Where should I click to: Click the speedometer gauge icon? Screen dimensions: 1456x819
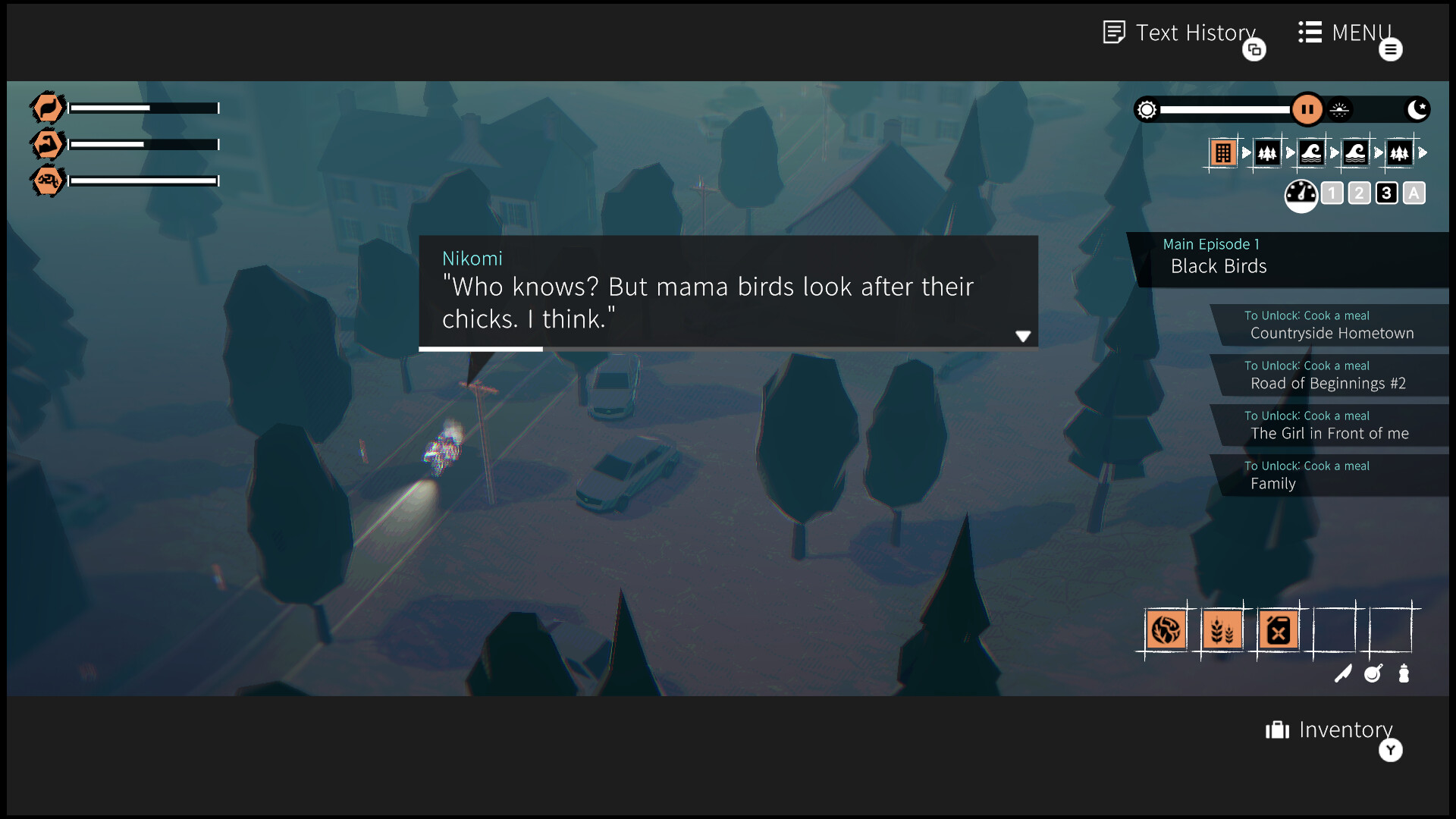pyautogui.click(x=1301, y=194)
